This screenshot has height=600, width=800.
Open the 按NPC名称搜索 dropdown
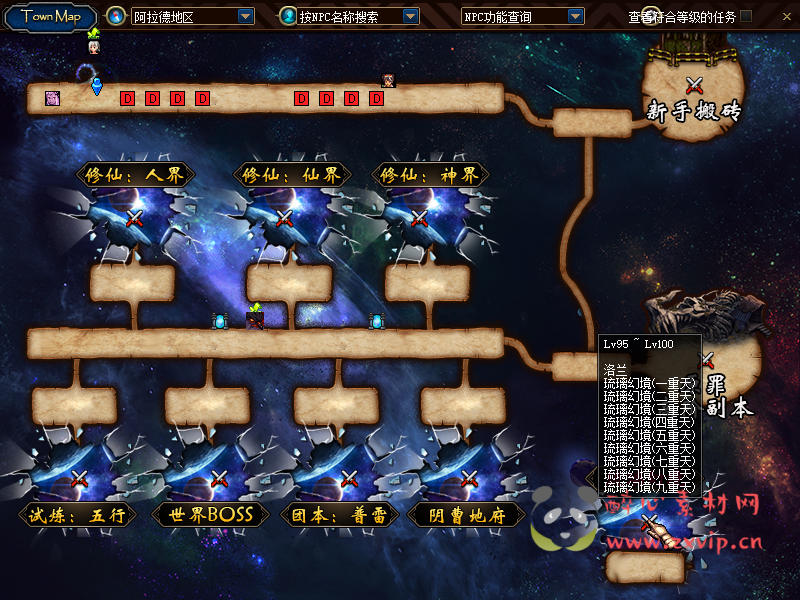click(x=410, y=17)
